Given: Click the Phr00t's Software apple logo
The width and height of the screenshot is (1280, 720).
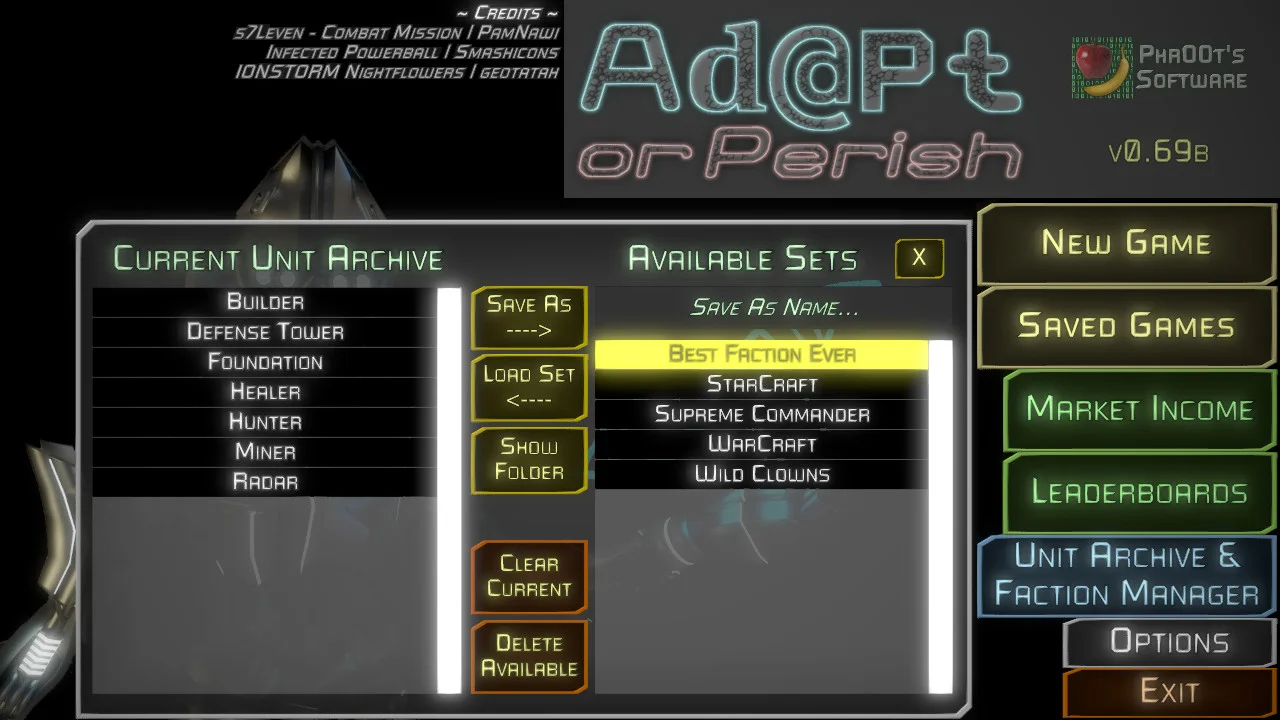Looking at the screenshot, I should point(1091,62).
